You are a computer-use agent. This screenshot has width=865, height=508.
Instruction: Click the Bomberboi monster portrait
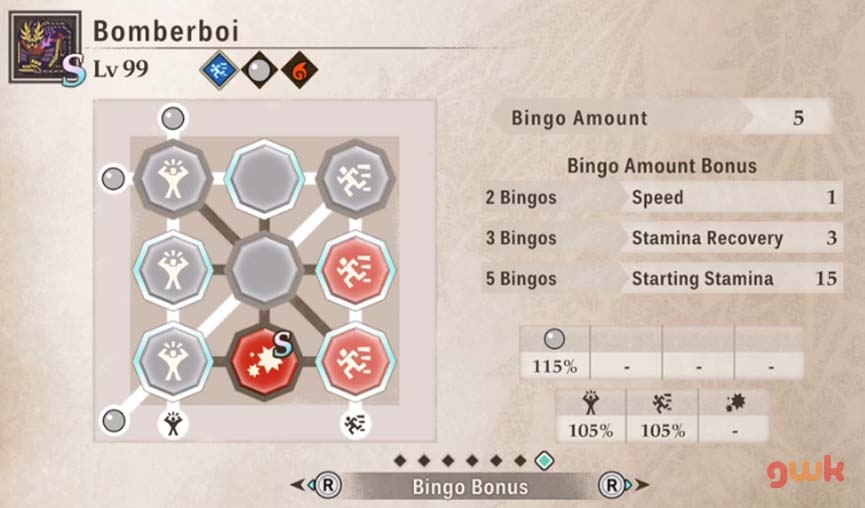pos(45,47)
